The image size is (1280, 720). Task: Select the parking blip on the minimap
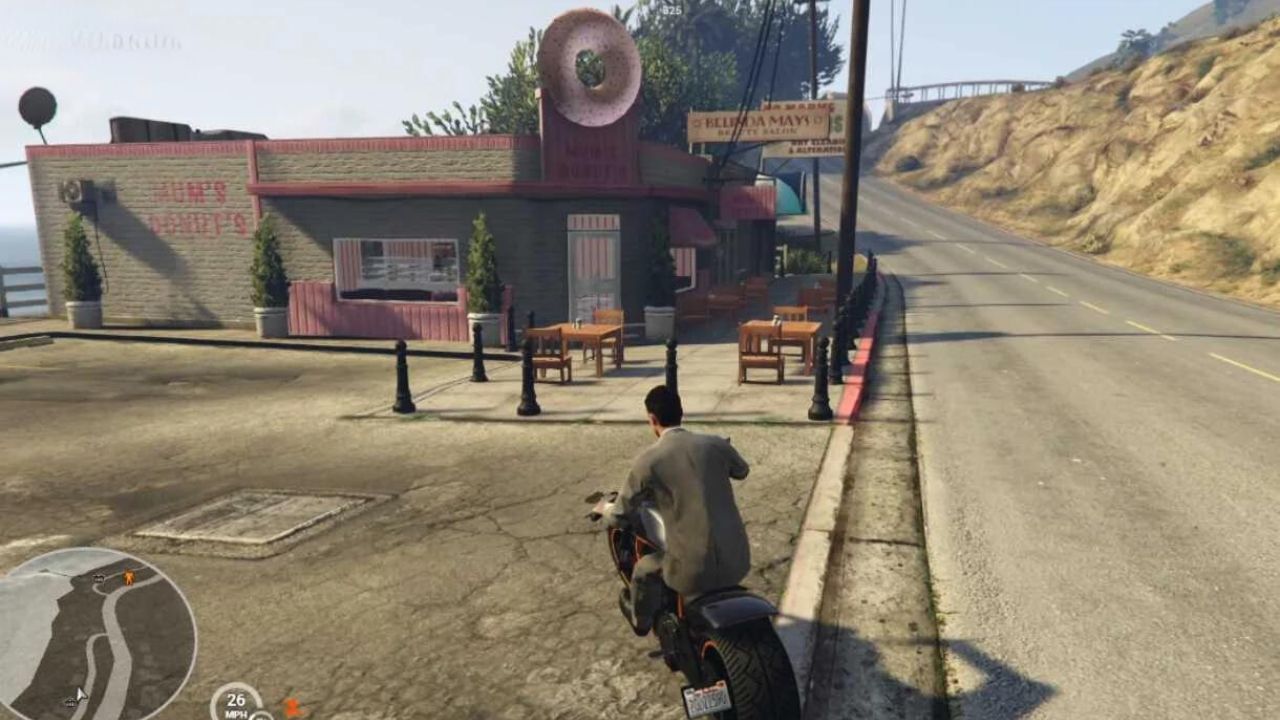point(98,579)
